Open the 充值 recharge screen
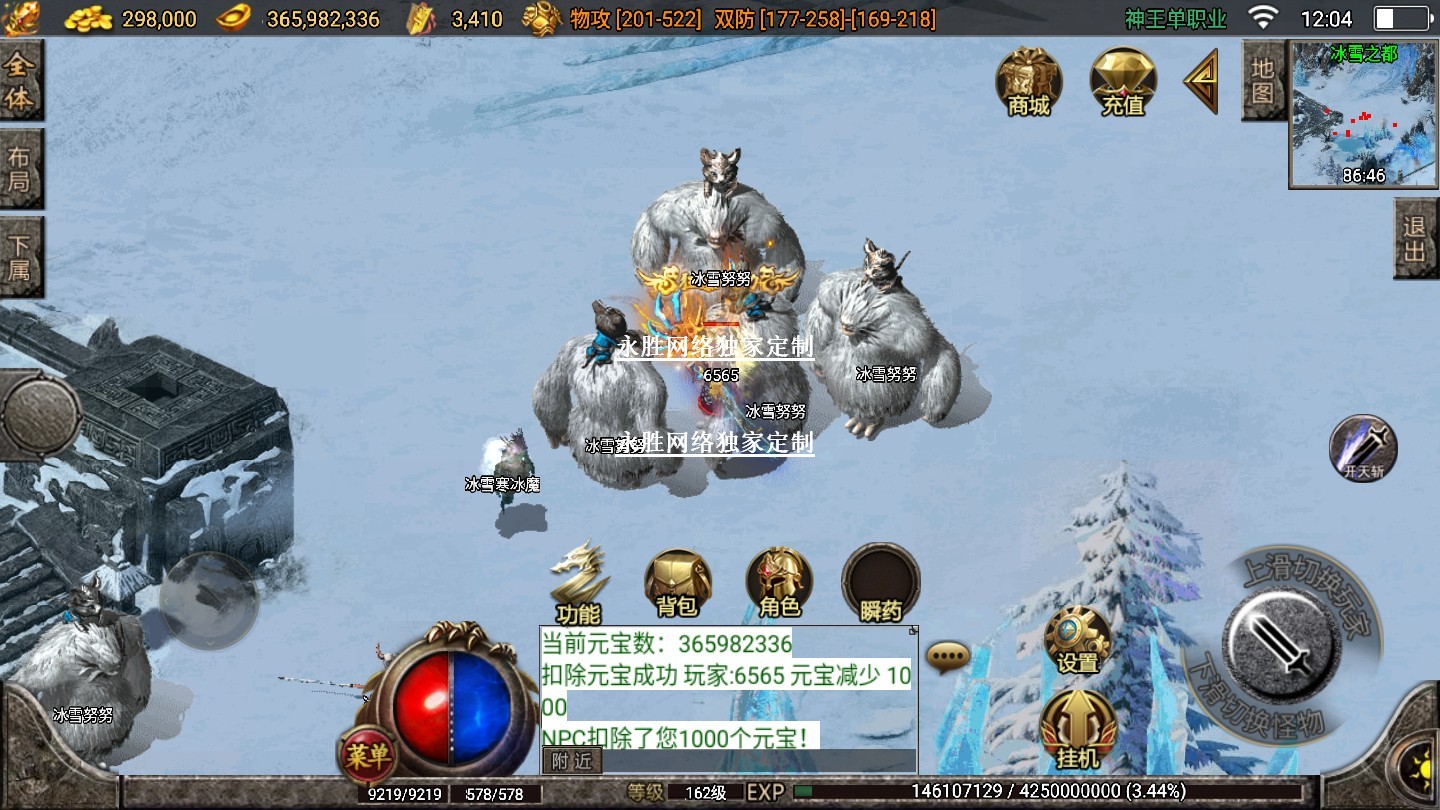1440x810 pixels. tap(1122, 81)
